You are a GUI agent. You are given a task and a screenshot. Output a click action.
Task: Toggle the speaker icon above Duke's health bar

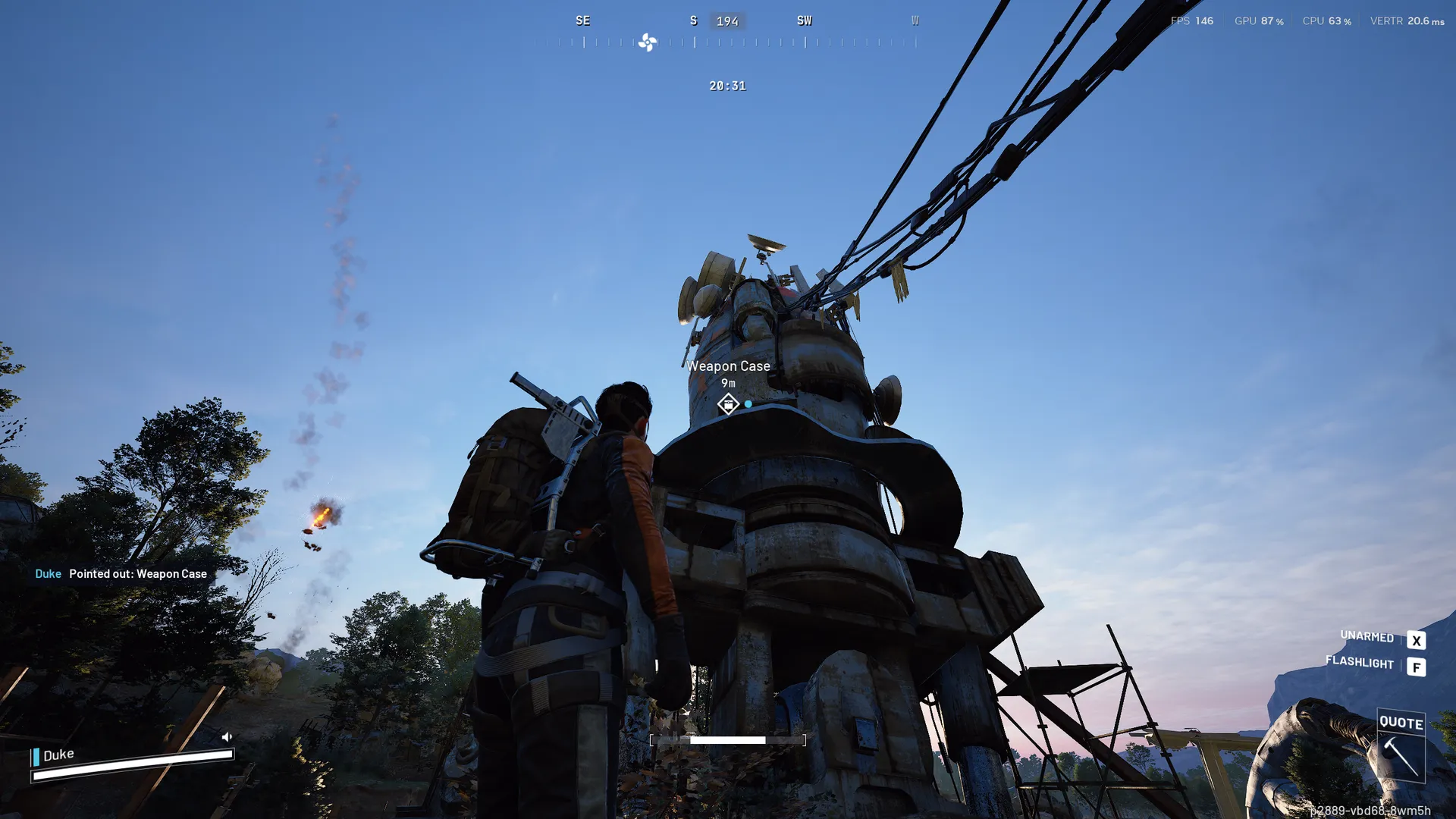pyautogui.click(x=227, y=736)
